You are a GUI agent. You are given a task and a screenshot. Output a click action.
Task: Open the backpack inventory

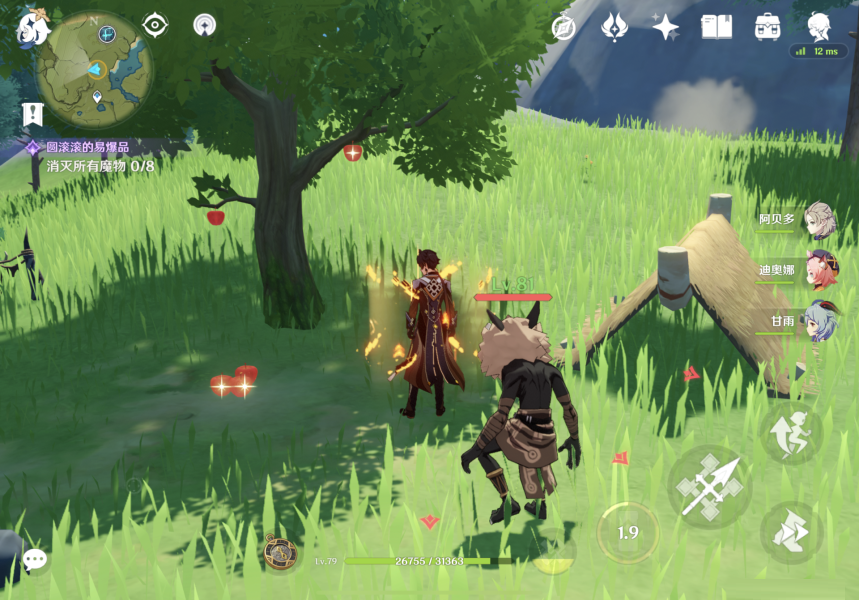(768, 27)
